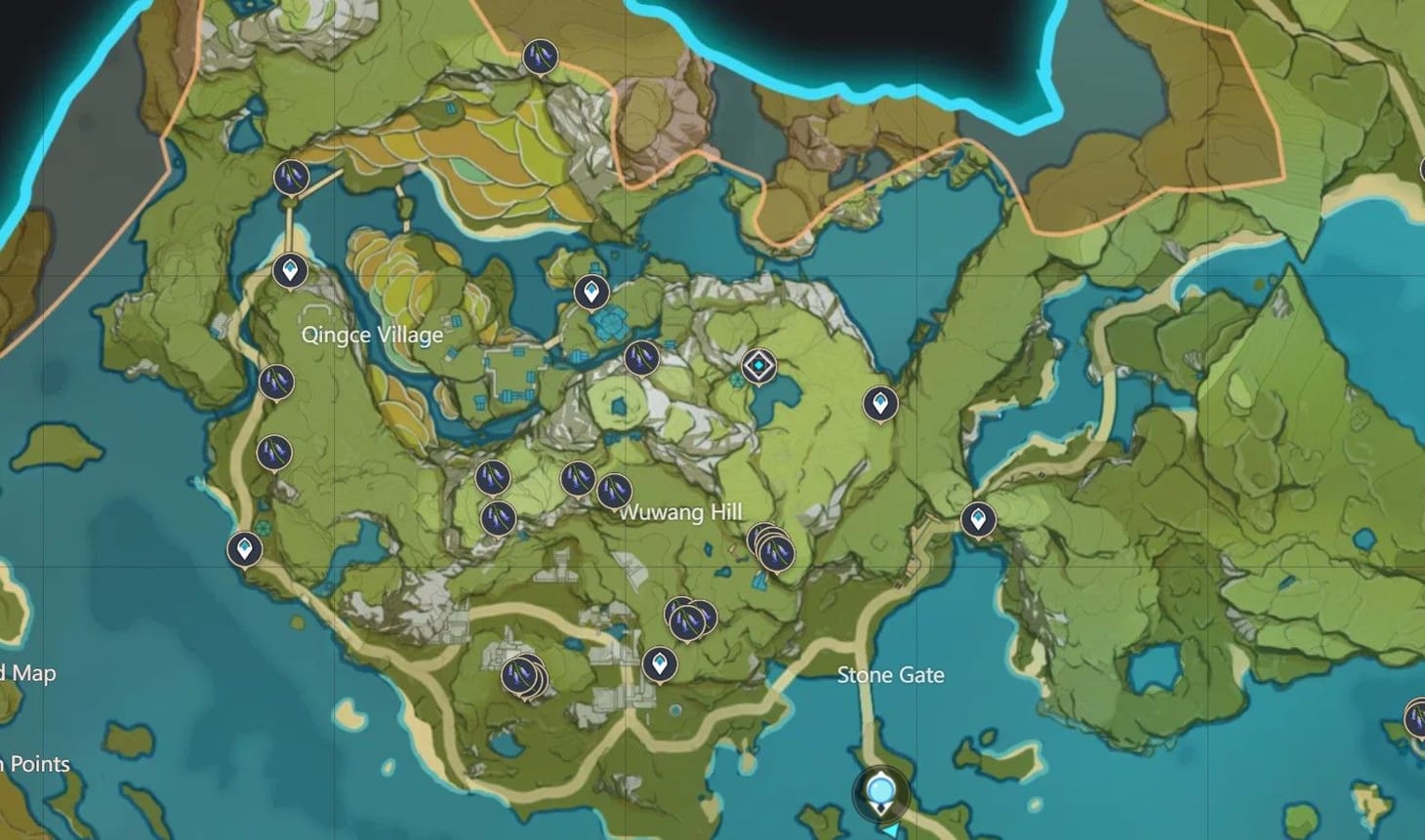Select the teleport waypoint northeast of Wuwang Hill
The height and width of the screenshot is (840, 1425).
(881, 401)
